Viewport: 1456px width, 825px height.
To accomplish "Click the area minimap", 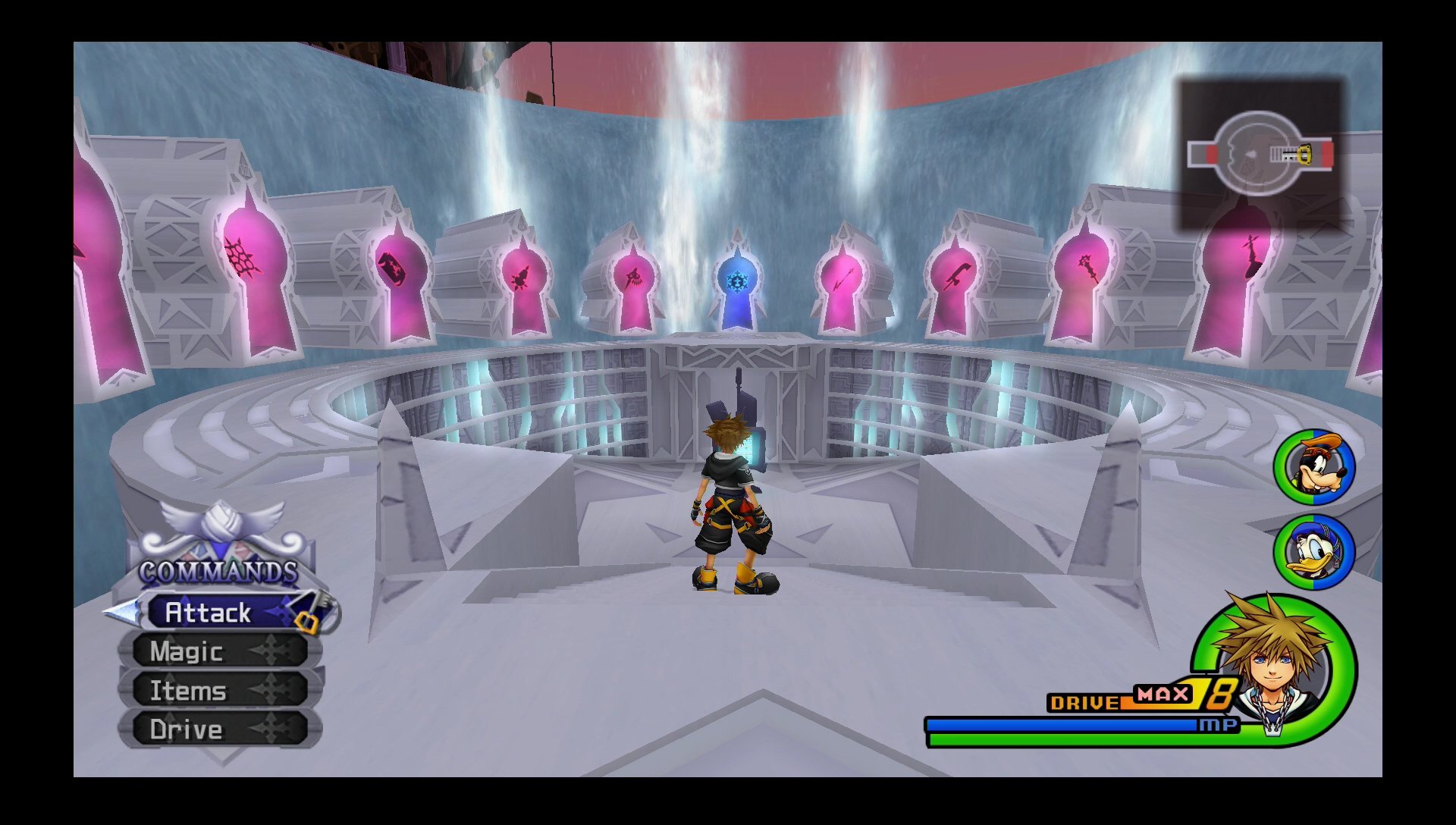I will point(1260,154).
